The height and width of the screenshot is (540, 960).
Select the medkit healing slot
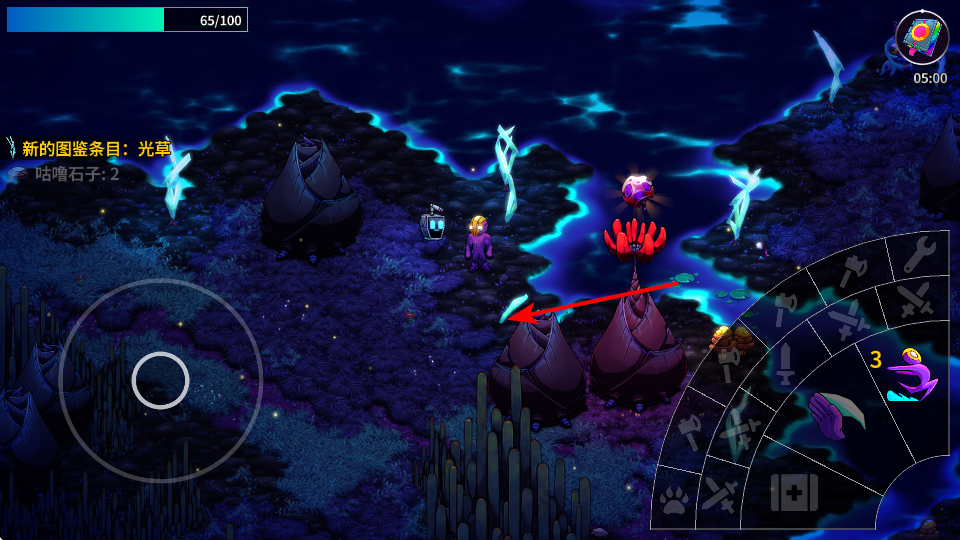[x=794, y=492]
